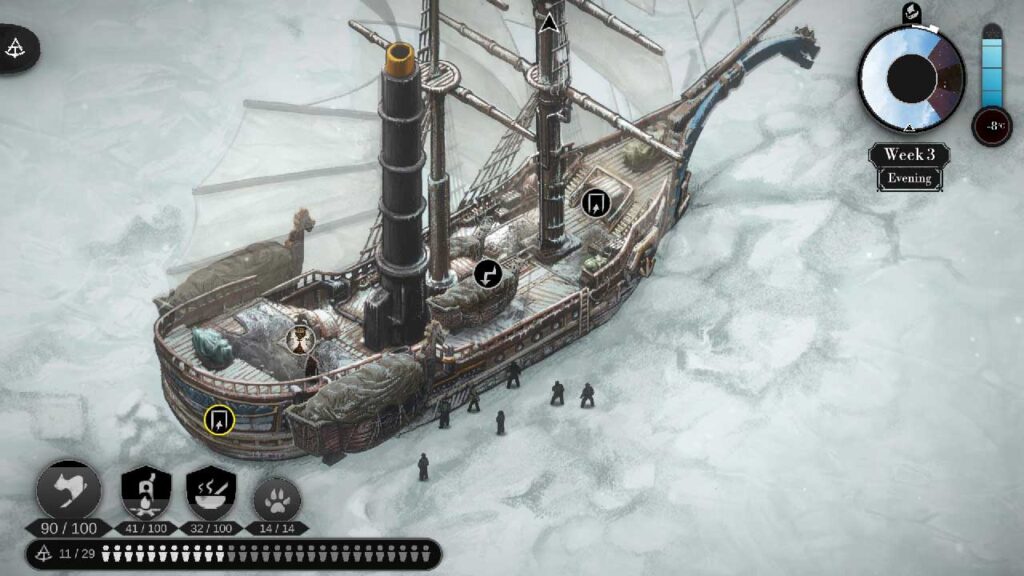Image resolution: width=1024 pixels, height=576 pixels.
Task: Use the stairs marker on mid deck
Action: (487, 272)
